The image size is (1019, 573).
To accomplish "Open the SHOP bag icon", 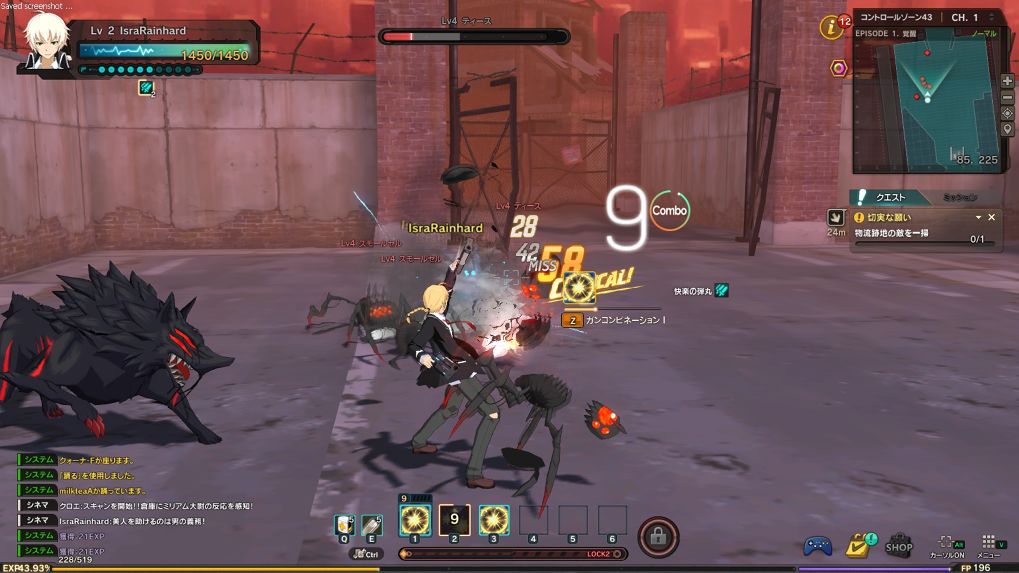I will (898, 543).
